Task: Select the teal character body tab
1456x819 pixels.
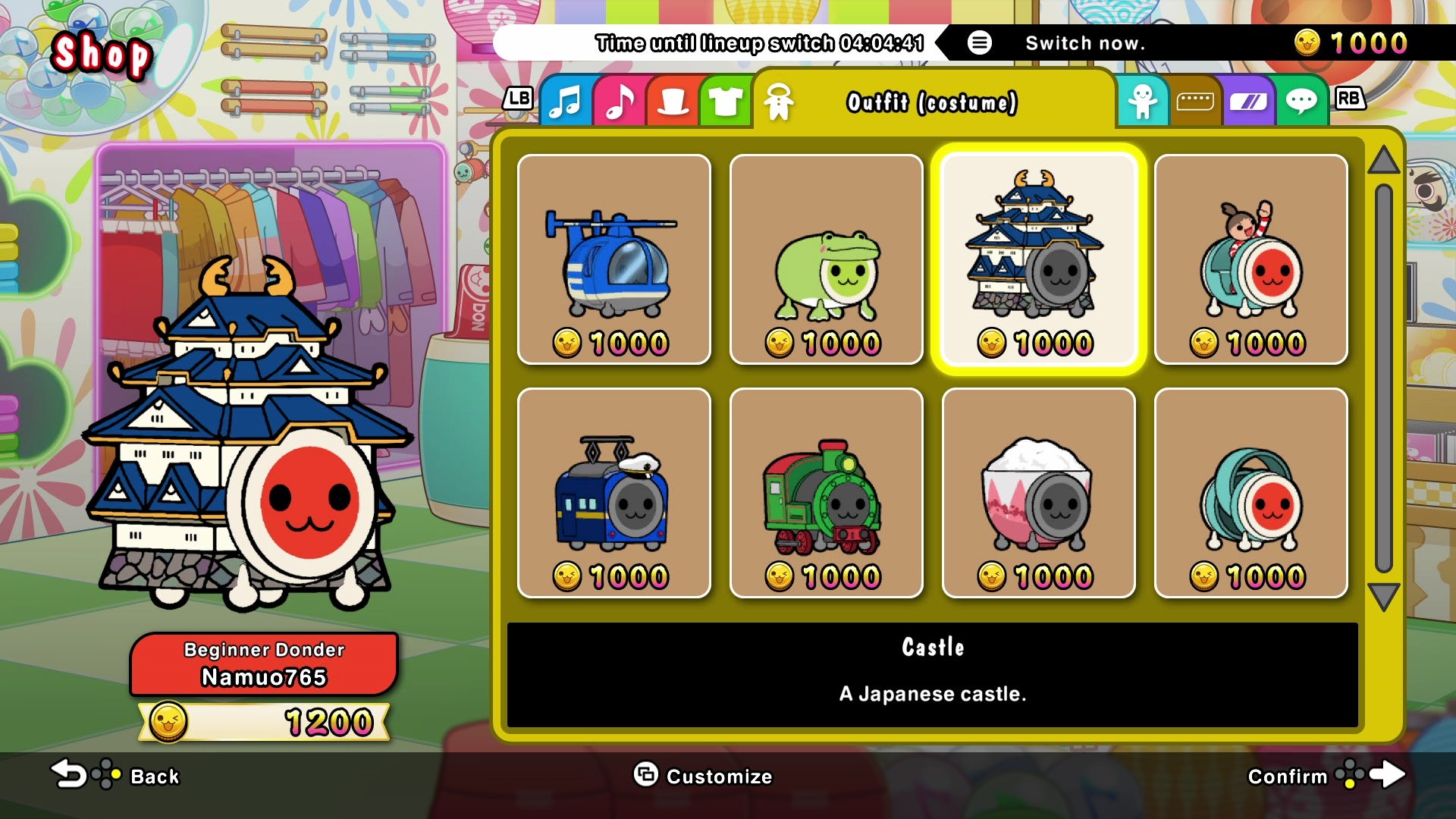Action: pos(1144,100)
